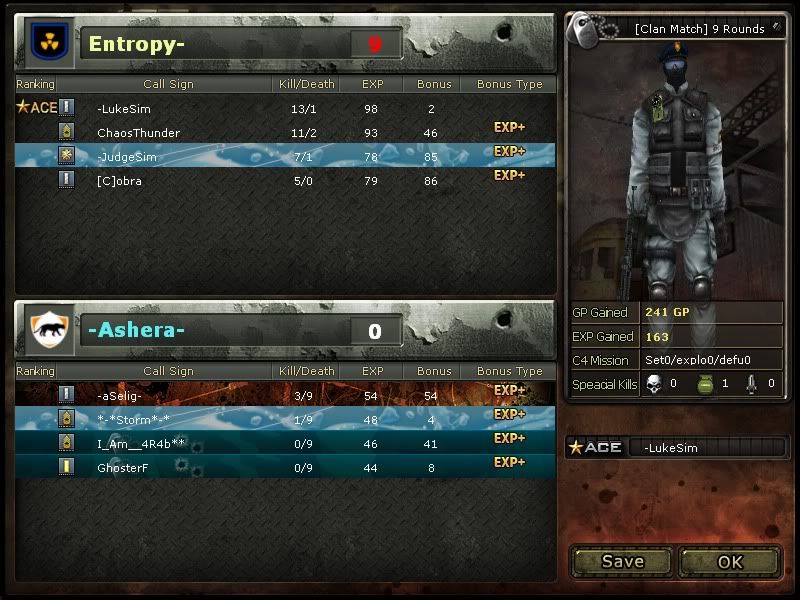The width and height of the screenshot is (800, 600).
Task: Select -LukeSim's scoreboard row
Action: (285, 108)
